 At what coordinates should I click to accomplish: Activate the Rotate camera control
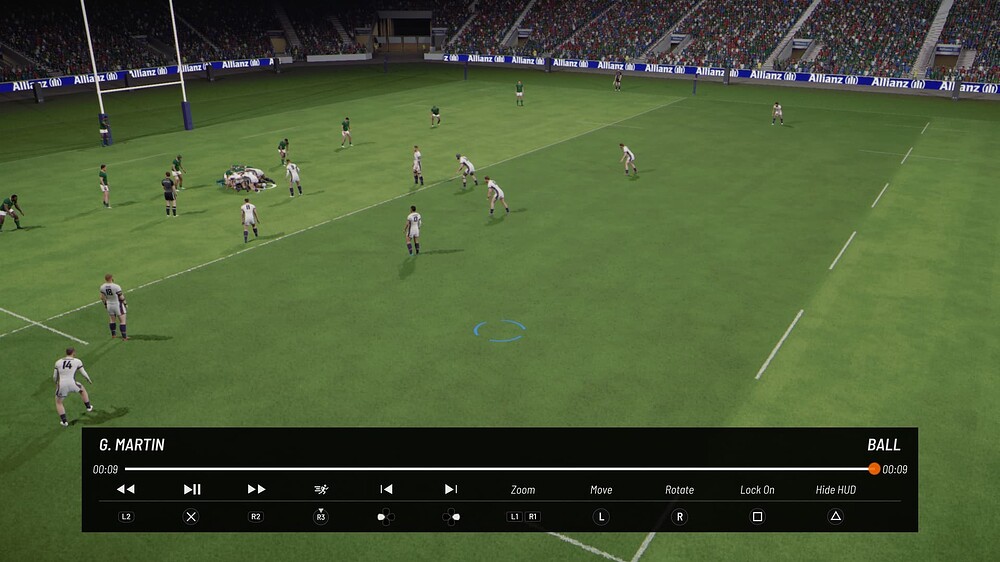[x=679, y=490]
